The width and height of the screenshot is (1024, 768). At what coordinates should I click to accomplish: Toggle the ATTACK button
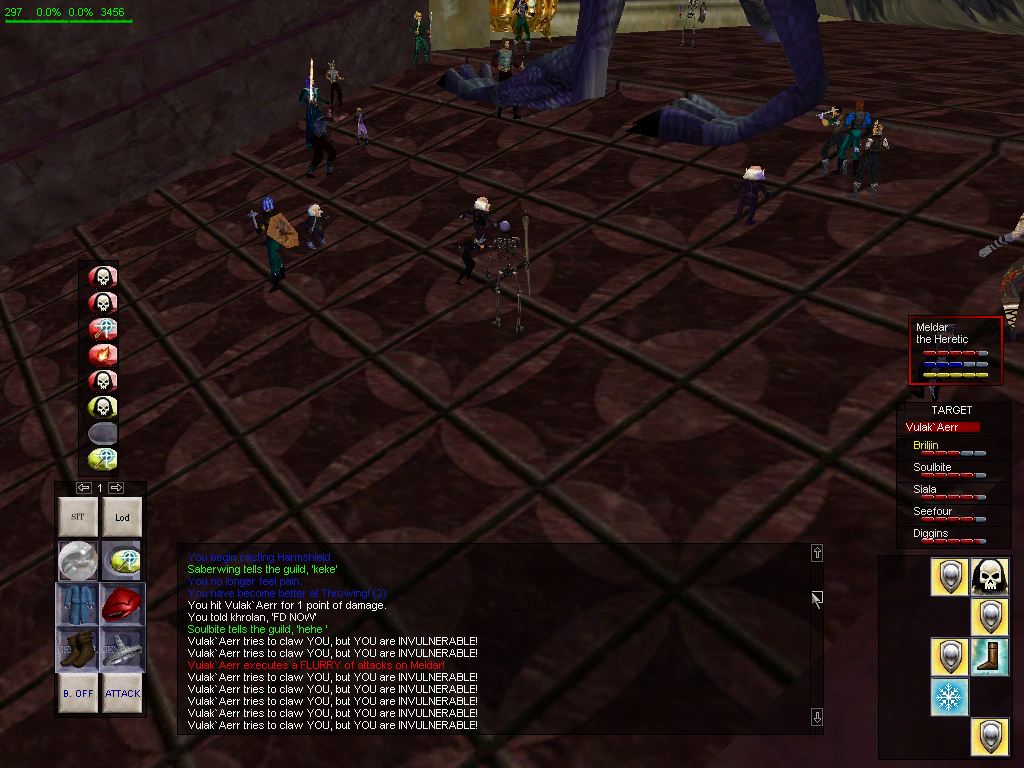[122, 692]
